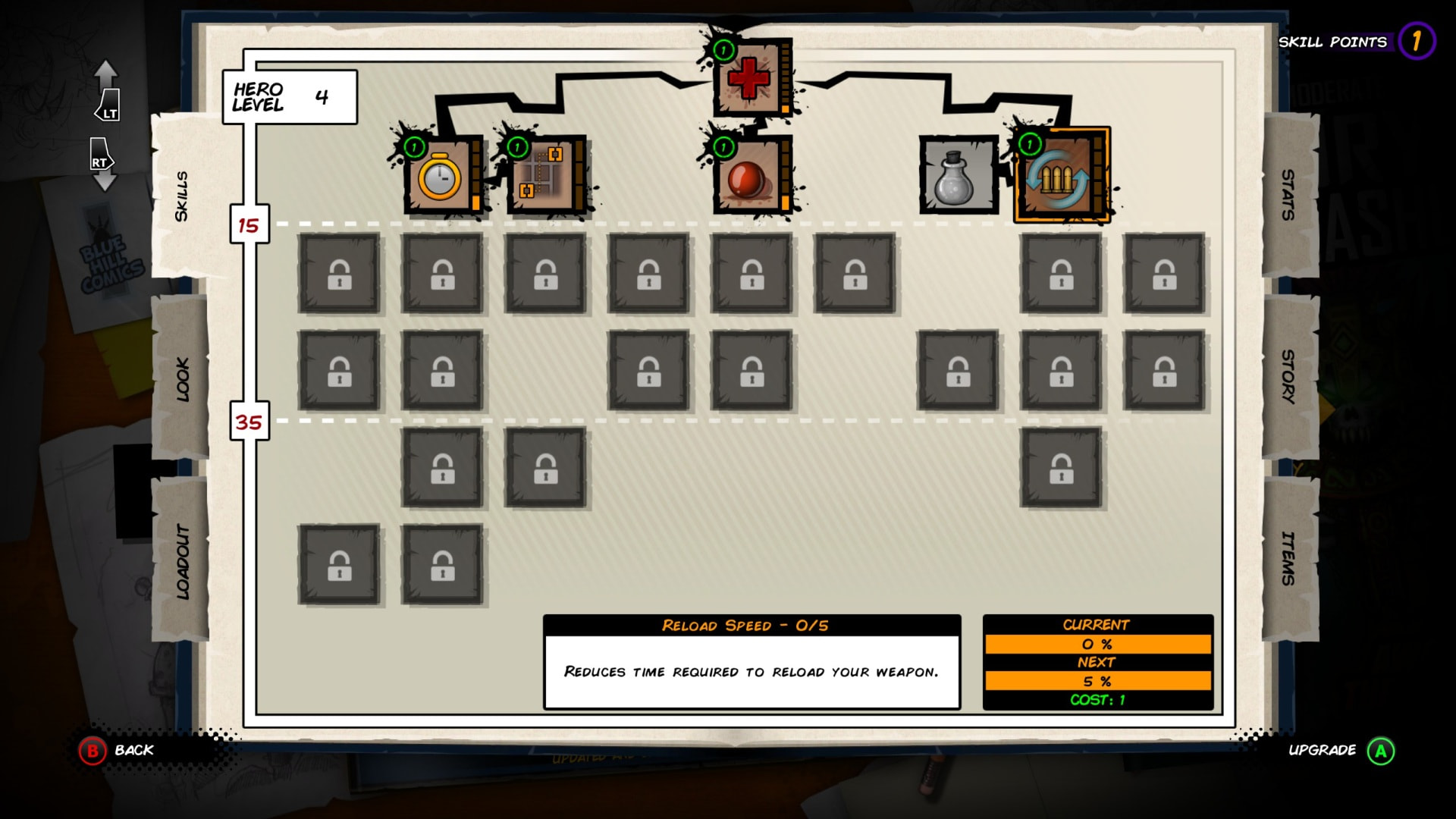Switch to the Skills tab

click(x=180, y=196)
